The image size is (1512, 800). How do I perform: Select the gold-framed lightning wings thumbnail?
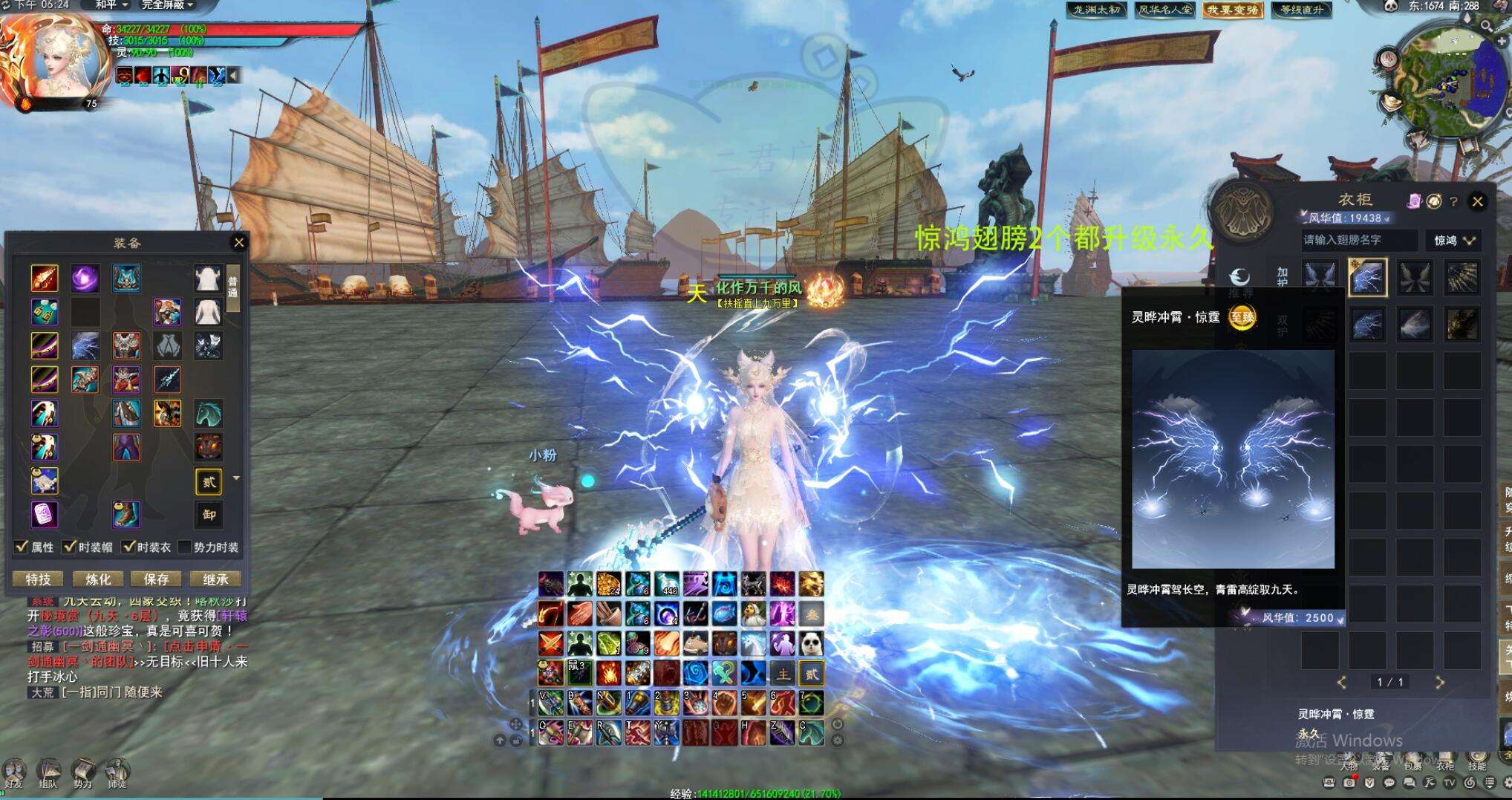pyautogui.click(x=1366, y=278)
